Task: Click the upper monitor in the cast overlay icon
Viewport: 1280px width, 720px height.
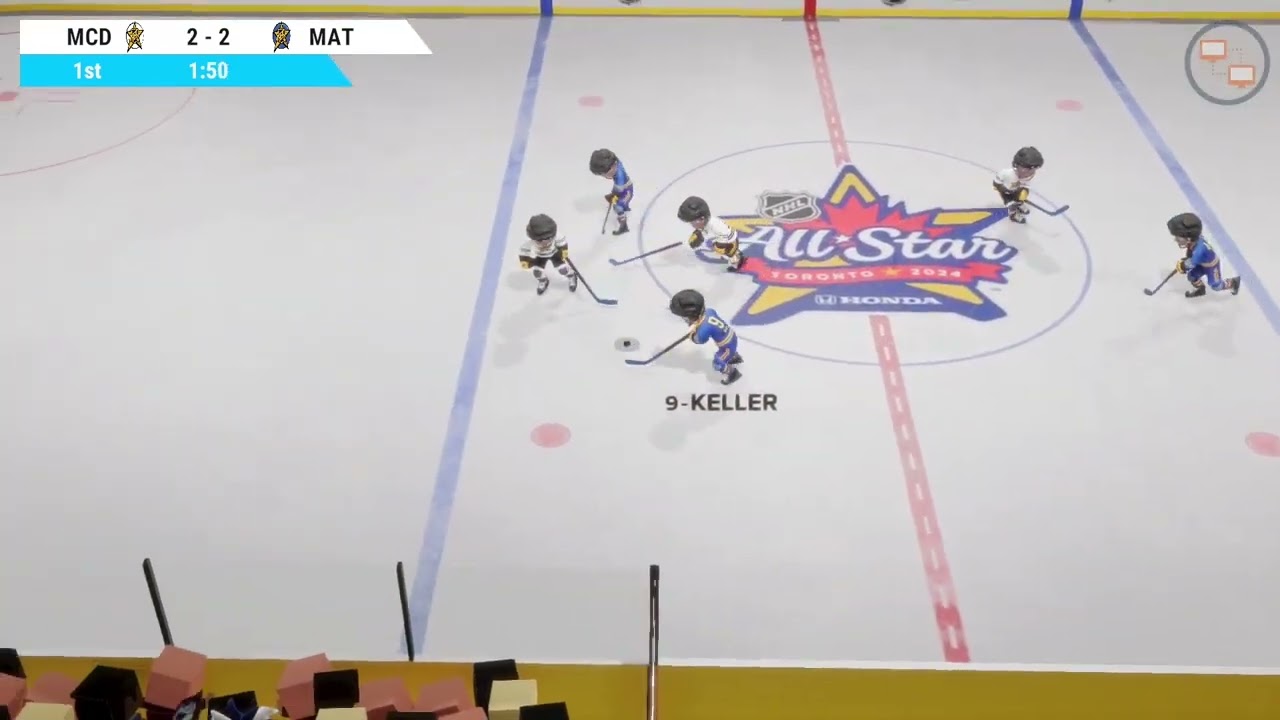Action: click(1215, 49)
